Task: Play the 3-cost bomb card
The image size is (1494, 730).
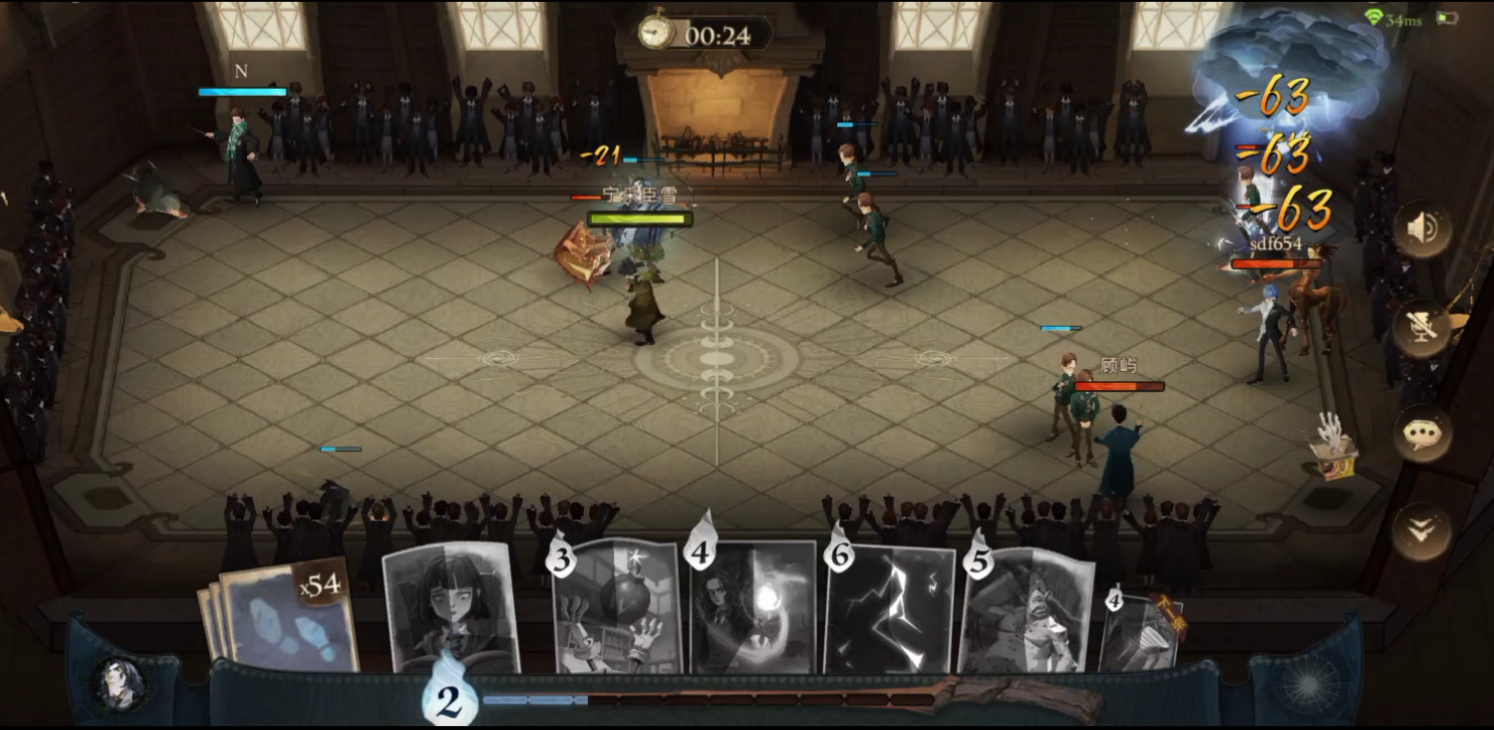Action: click(x=617, y=608)
